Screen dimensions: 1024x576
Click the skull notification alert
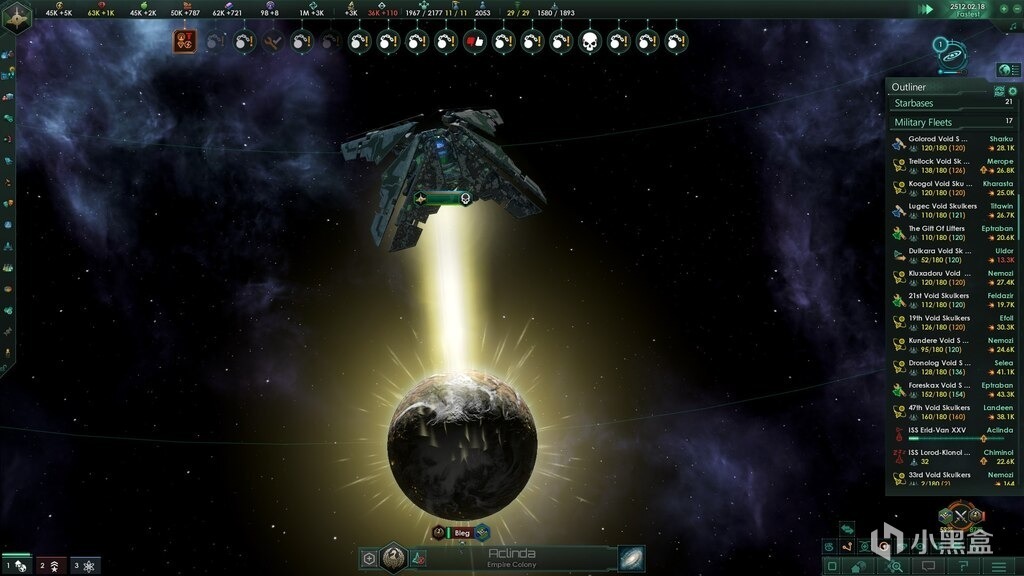point(590,42)
